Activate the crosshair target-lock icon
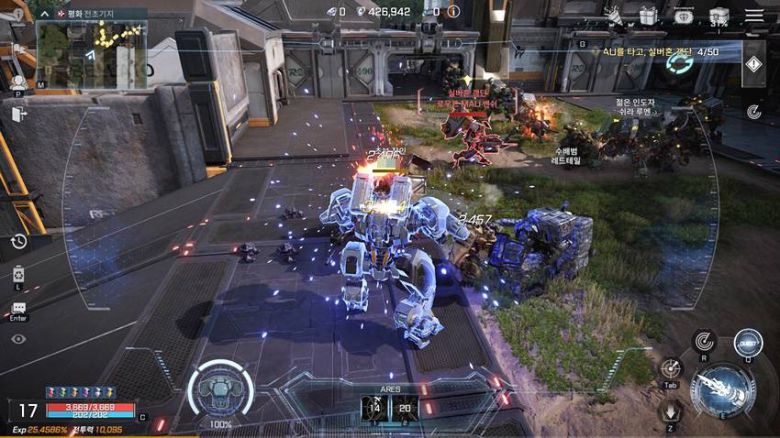This screenshot has width=780, height=438. pyautogui.click(x=671, y=368)
